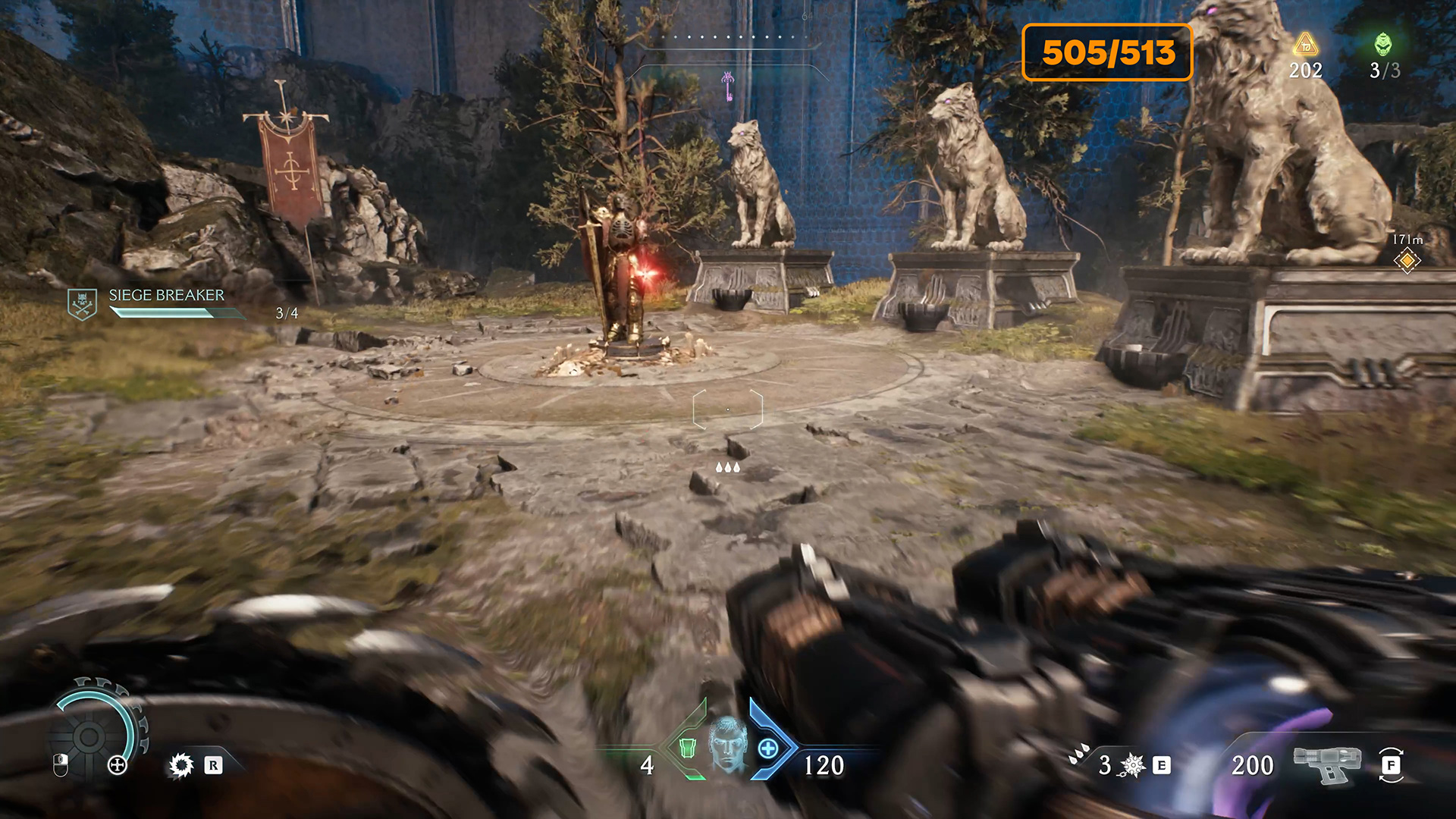This screenshot has width=1456, height=819.
Task: Select the green armor icon
Action: (x=688, y=748)
